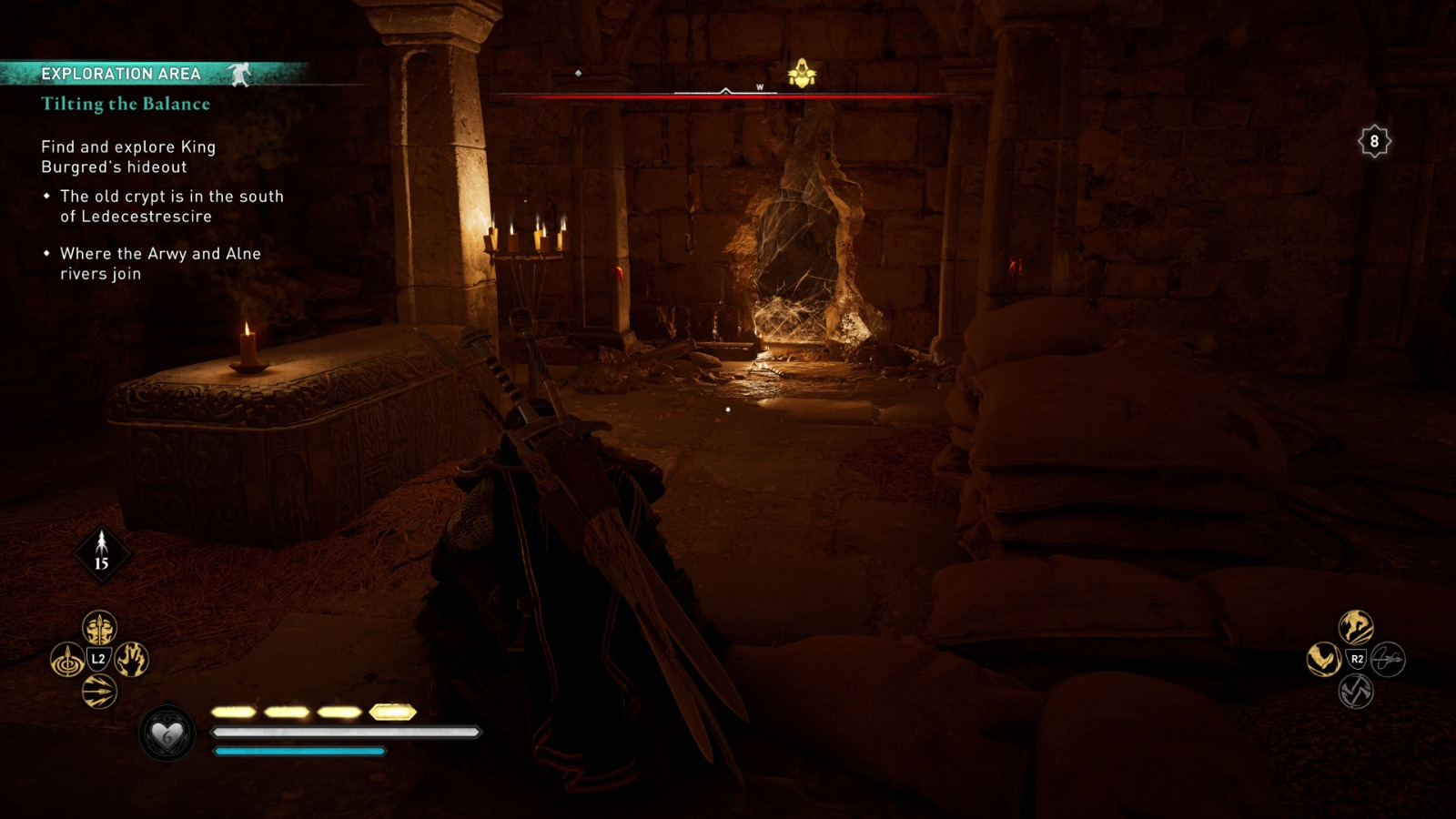Select the objective 'The old crypt is in the south'
Viewport: 1456px width, 819px height.
(x=170, y=206)
